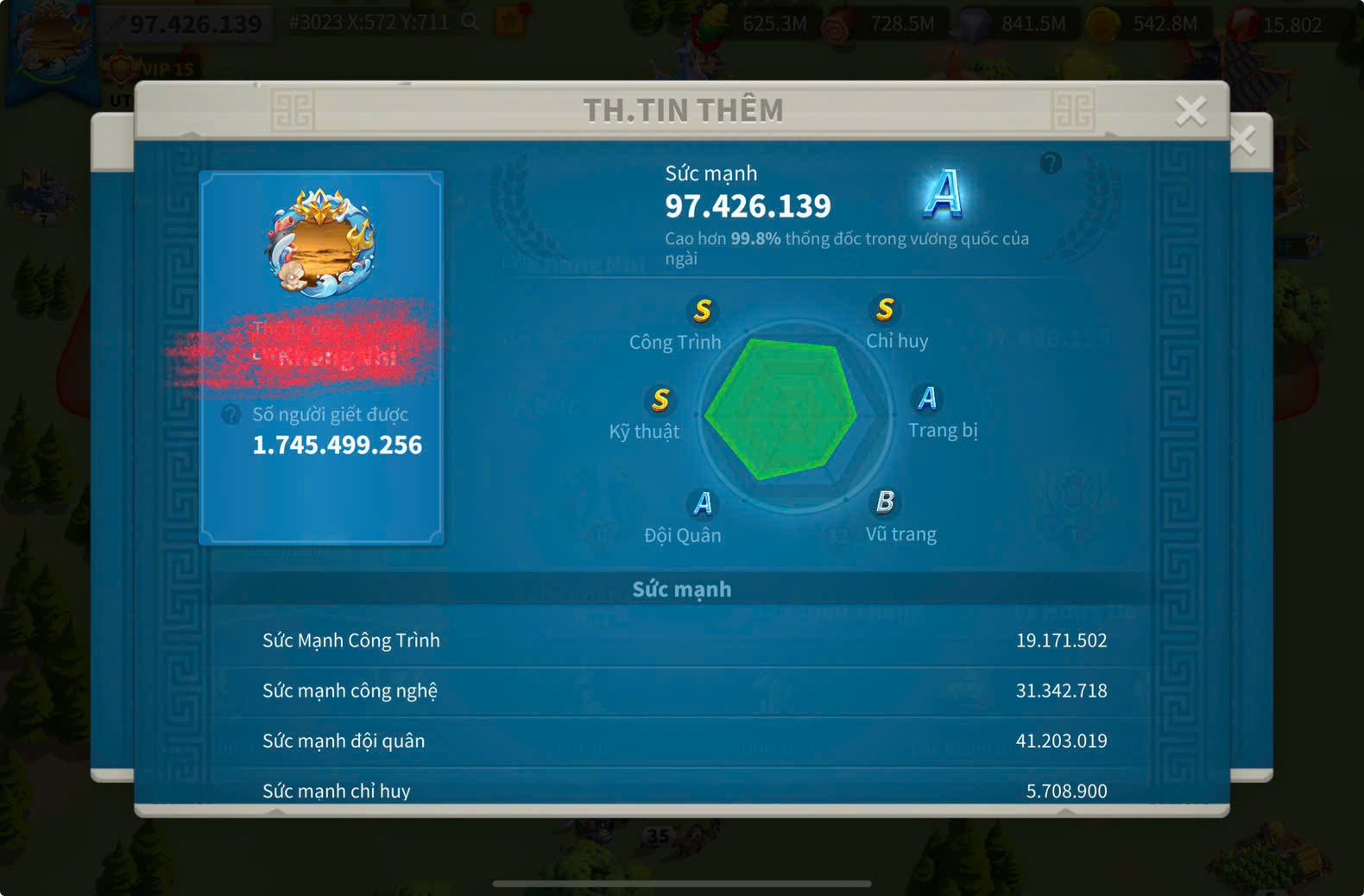Click the coordinate search magnifier icon
Screen dimensions: 1364x896
(x=470, y=22)
